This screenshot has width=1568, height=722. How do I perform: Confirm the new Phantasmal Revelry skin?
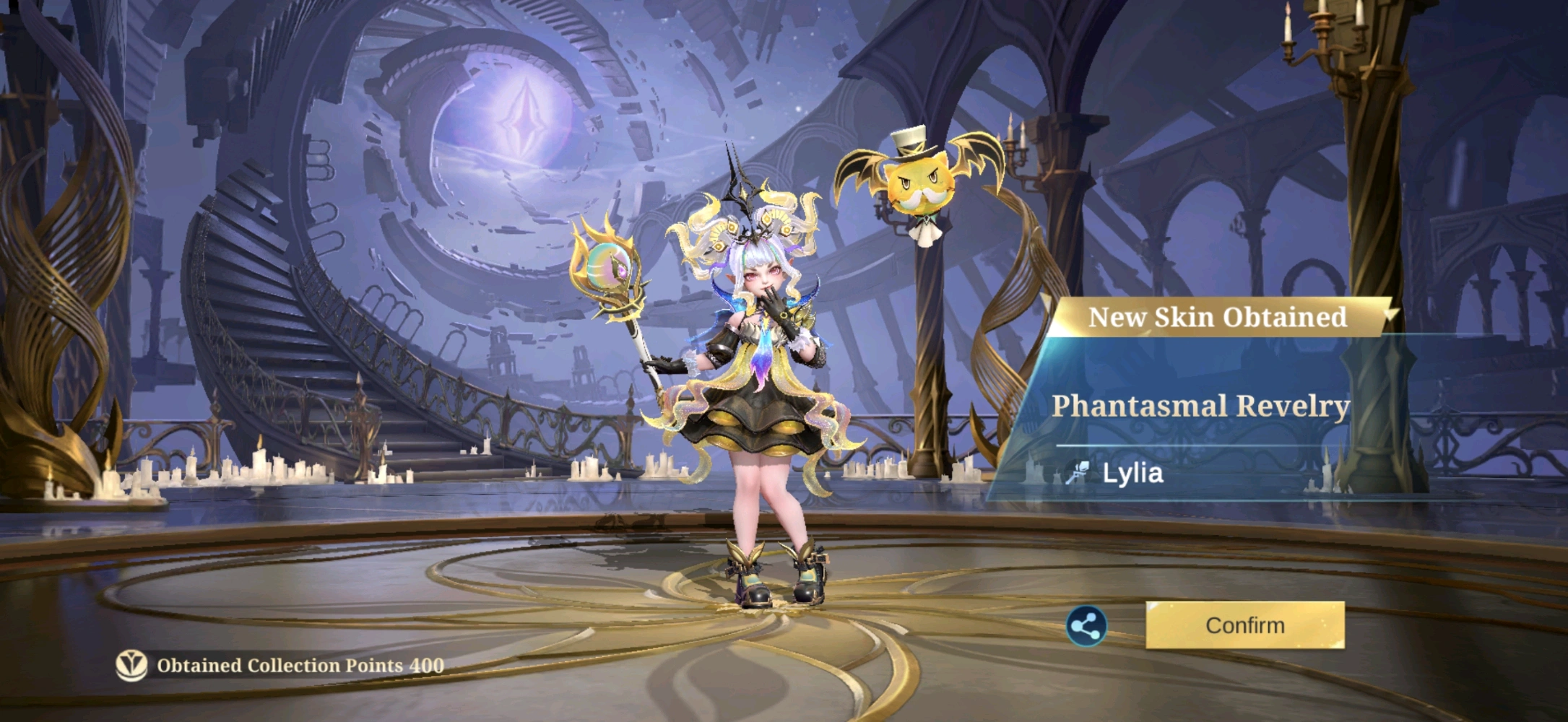click(1244, 625)
